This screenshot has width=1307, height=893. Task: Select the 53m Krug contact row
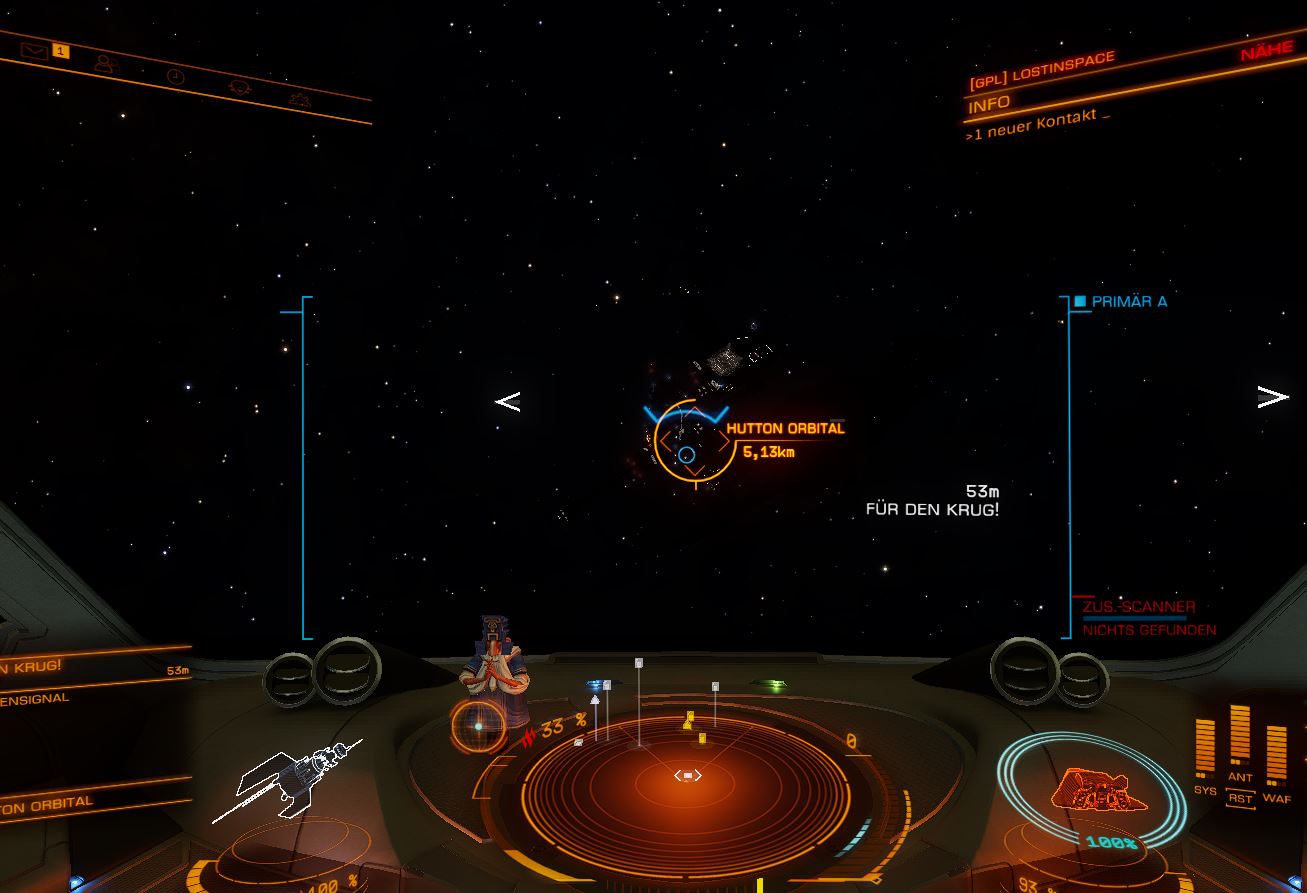click(x=90, y=667)
